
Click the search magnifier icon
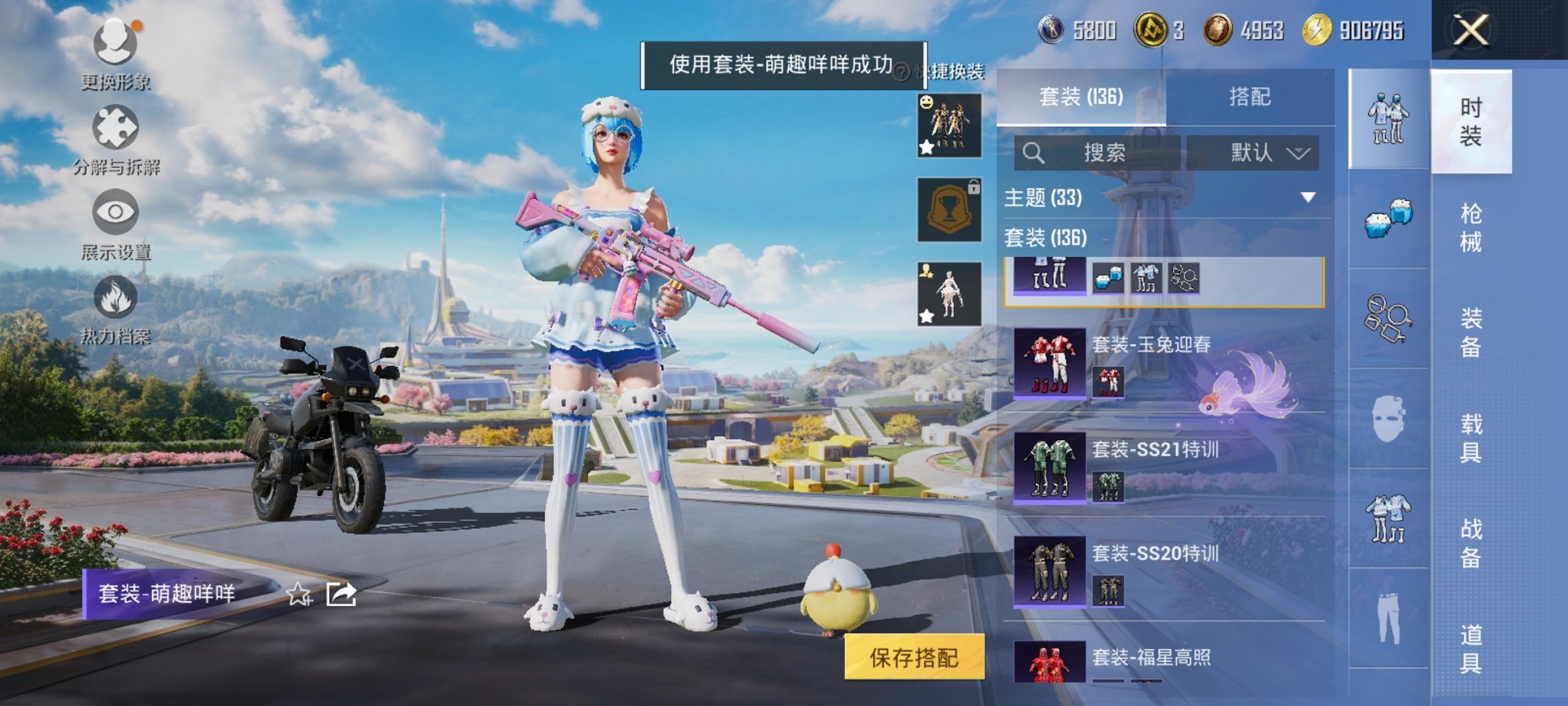tap(1036, 152)
